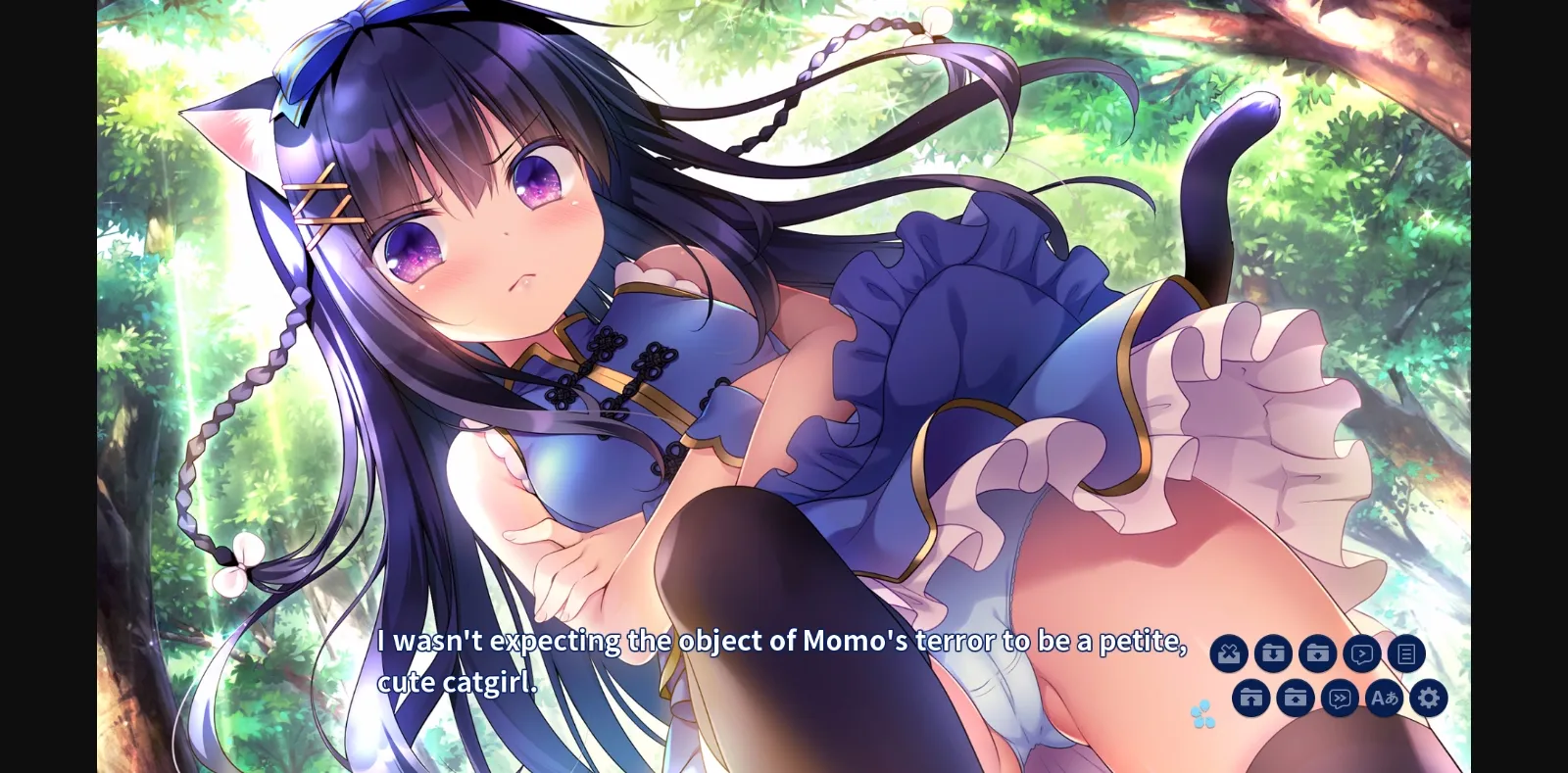Enable skip mode with the double-arrow bubble
1568x773 pixels.
coord(1340,698)
